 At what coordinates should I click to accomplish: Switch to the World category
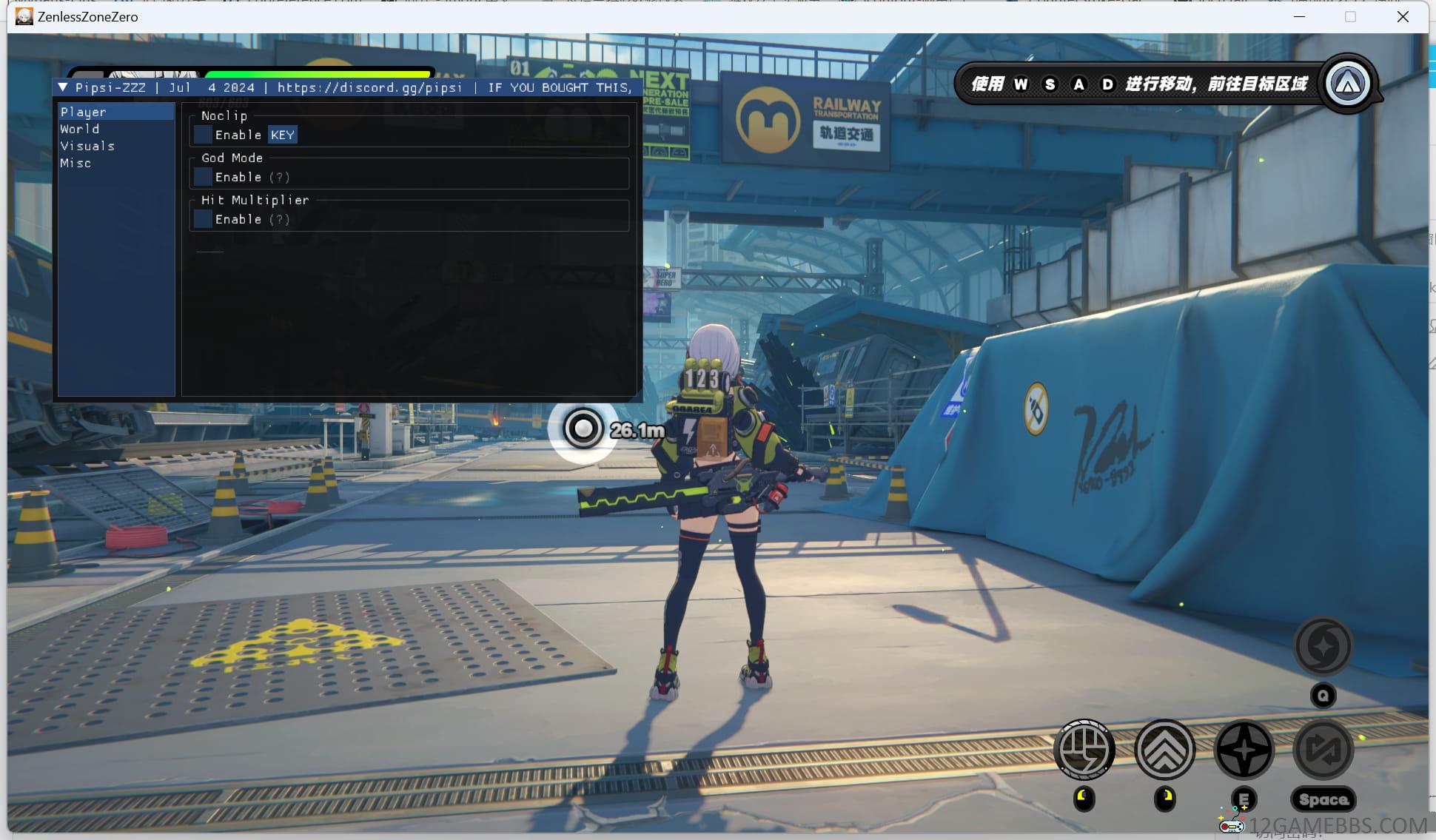[x=80, y=129]
